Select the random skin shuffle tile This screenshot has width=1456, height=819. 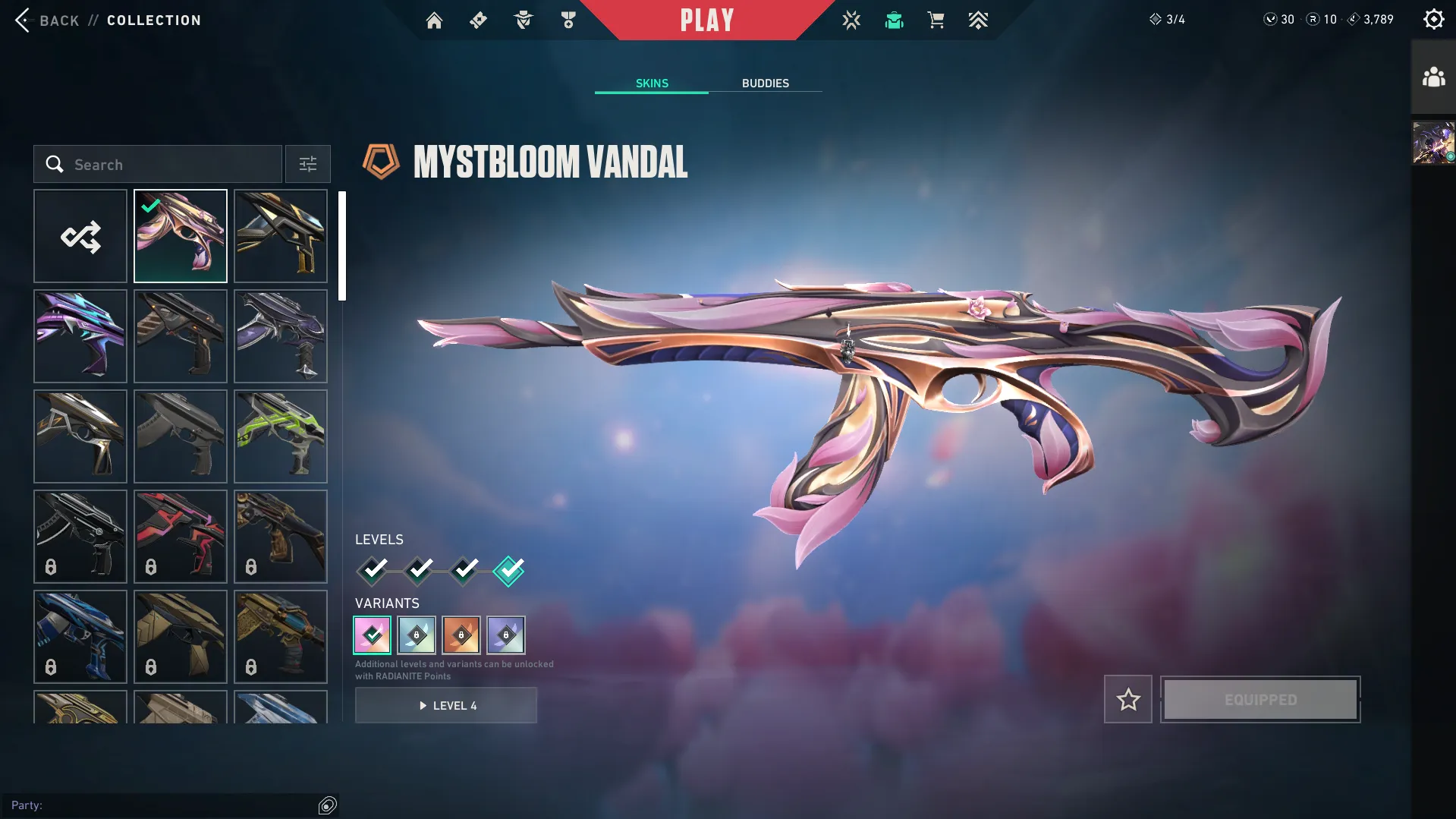[x=80, y=236]
